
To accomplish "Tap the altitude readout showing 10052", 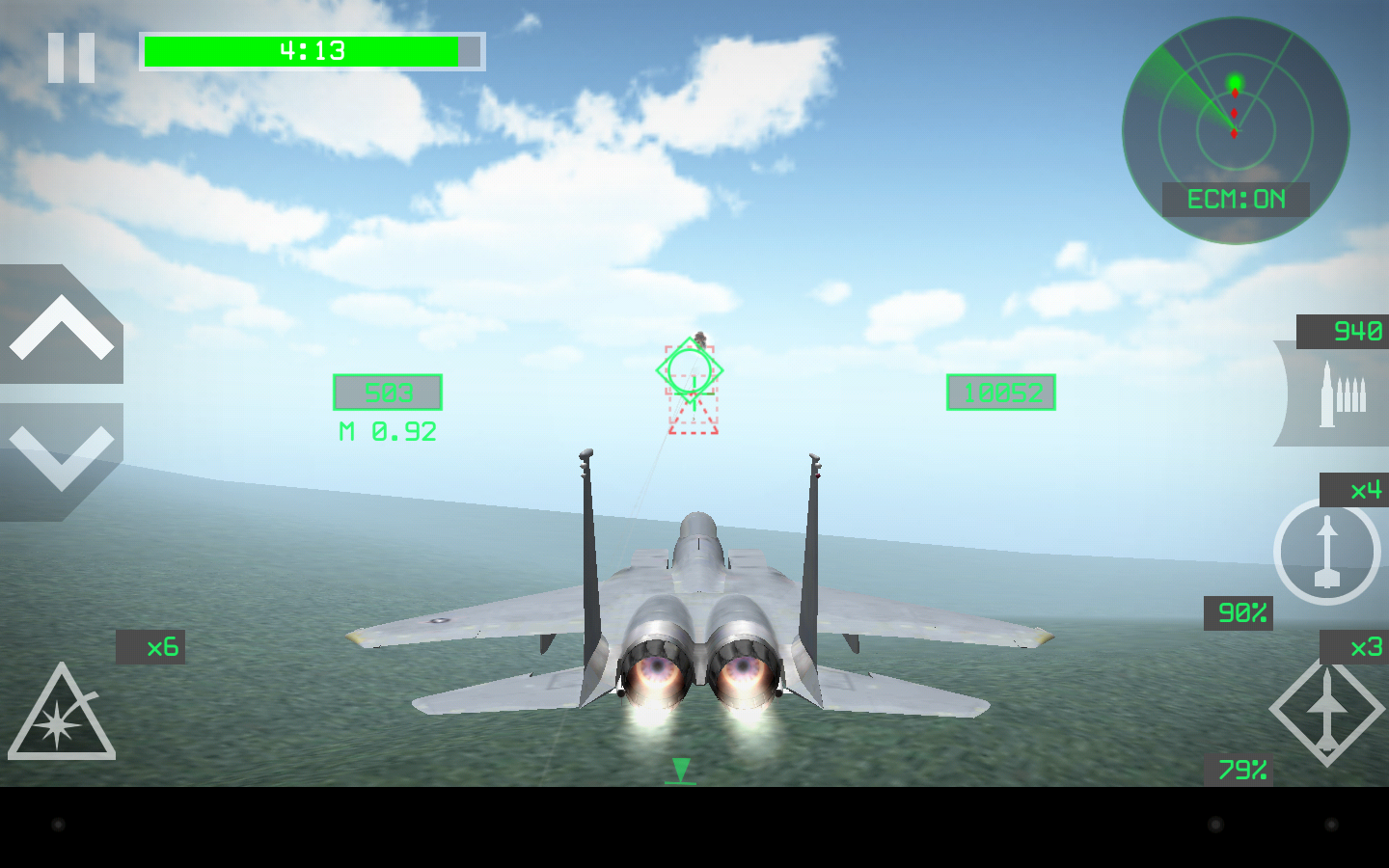I will [x=1000, y=393].
